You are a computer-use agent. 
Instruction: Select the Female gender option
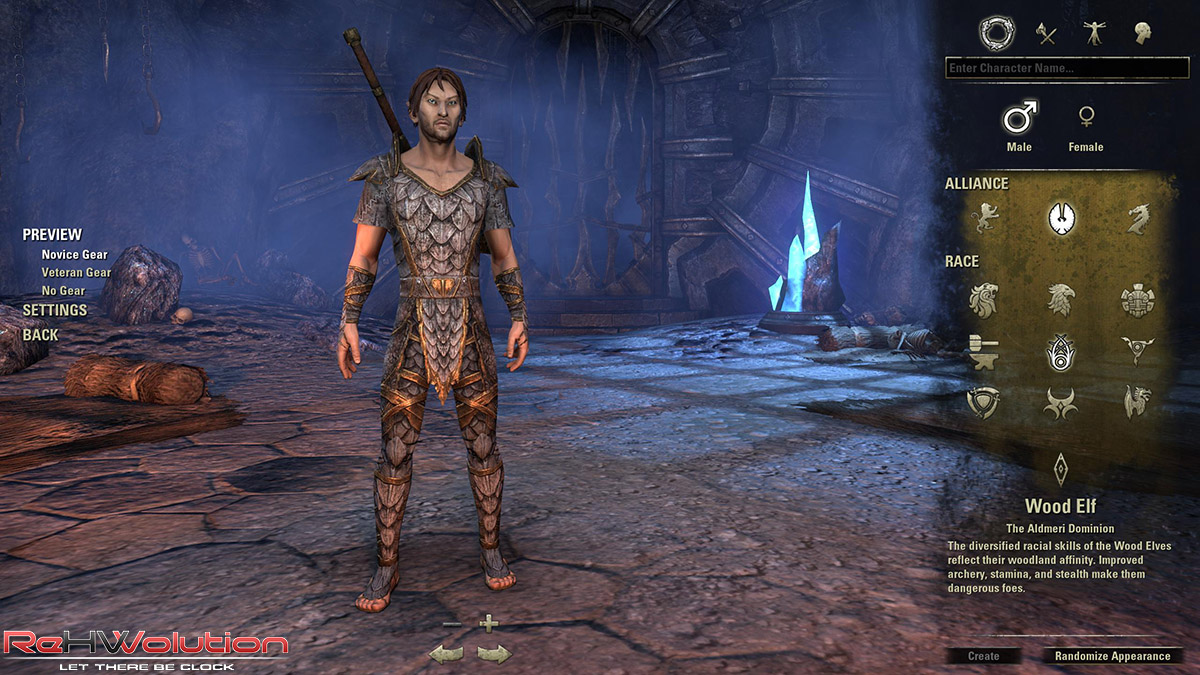[1085, 127]
